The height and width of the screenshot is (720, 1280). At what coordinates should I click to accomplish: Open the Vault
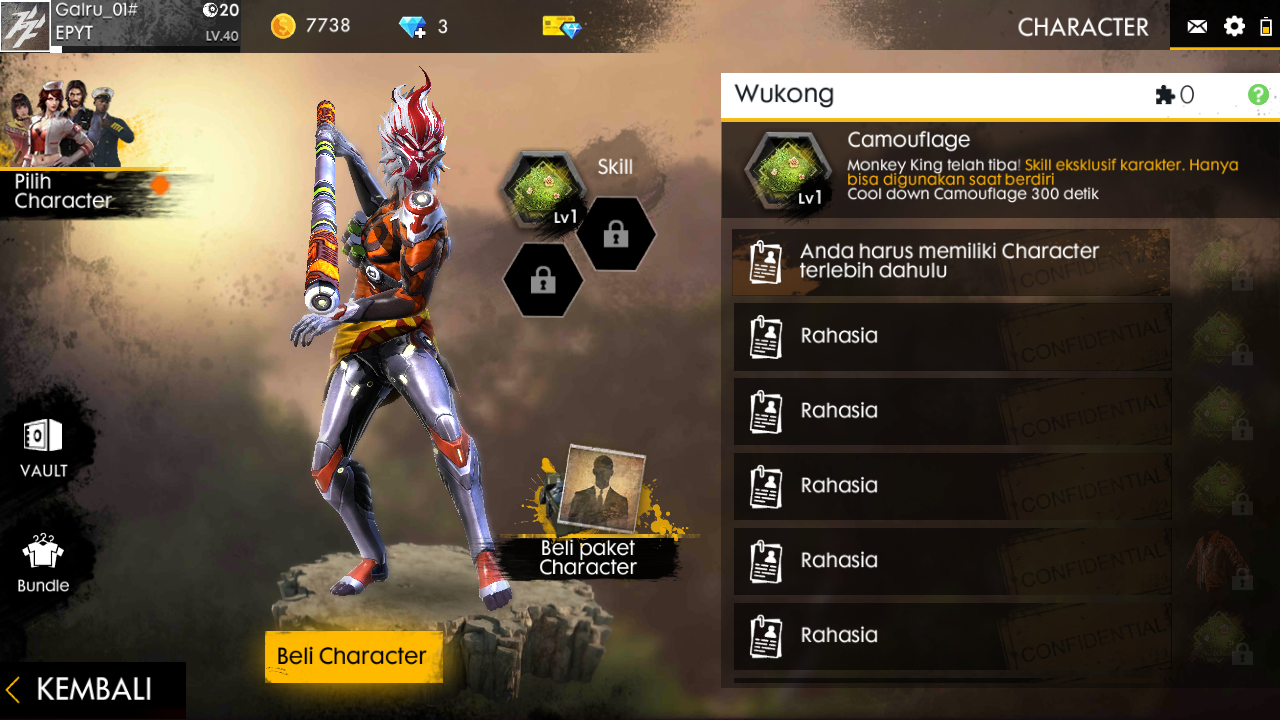[40, 447]
